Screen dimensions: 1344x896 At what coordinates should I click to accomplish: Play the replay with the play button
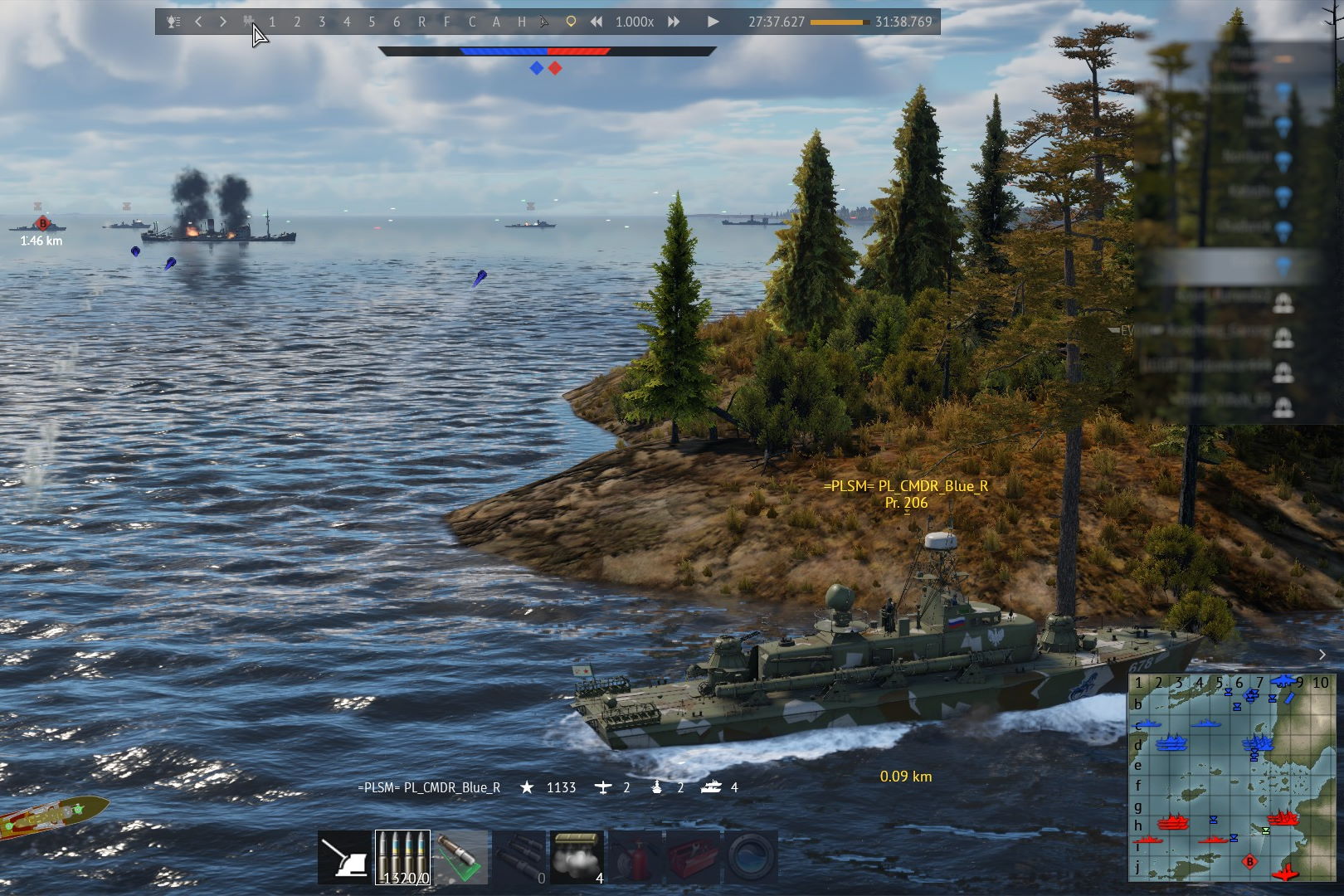coord(713,22)
